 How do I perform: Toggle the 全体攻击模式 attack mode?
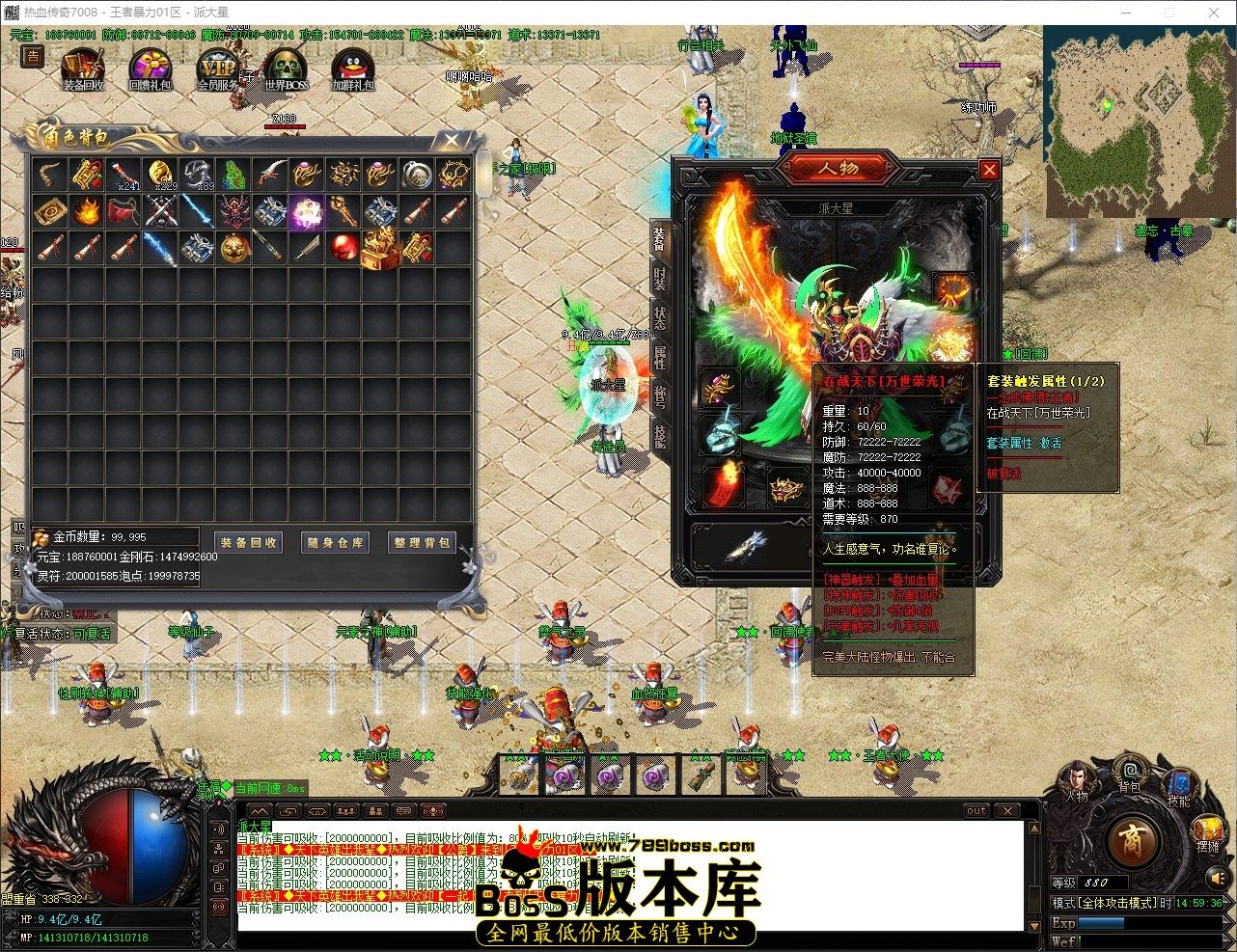pyautogui.click(x=1116, y=903)
